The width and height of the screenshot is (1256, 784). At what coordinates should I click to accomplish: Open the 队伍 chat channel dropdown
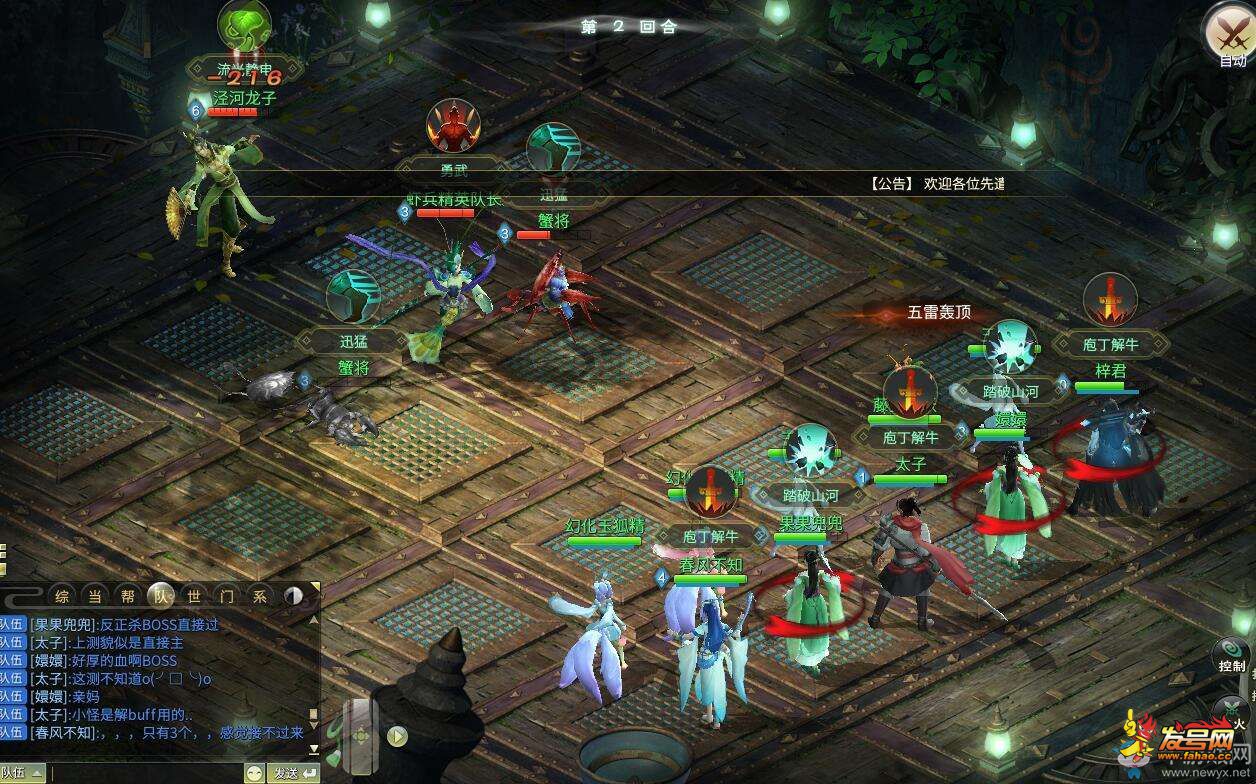(22, 773)
